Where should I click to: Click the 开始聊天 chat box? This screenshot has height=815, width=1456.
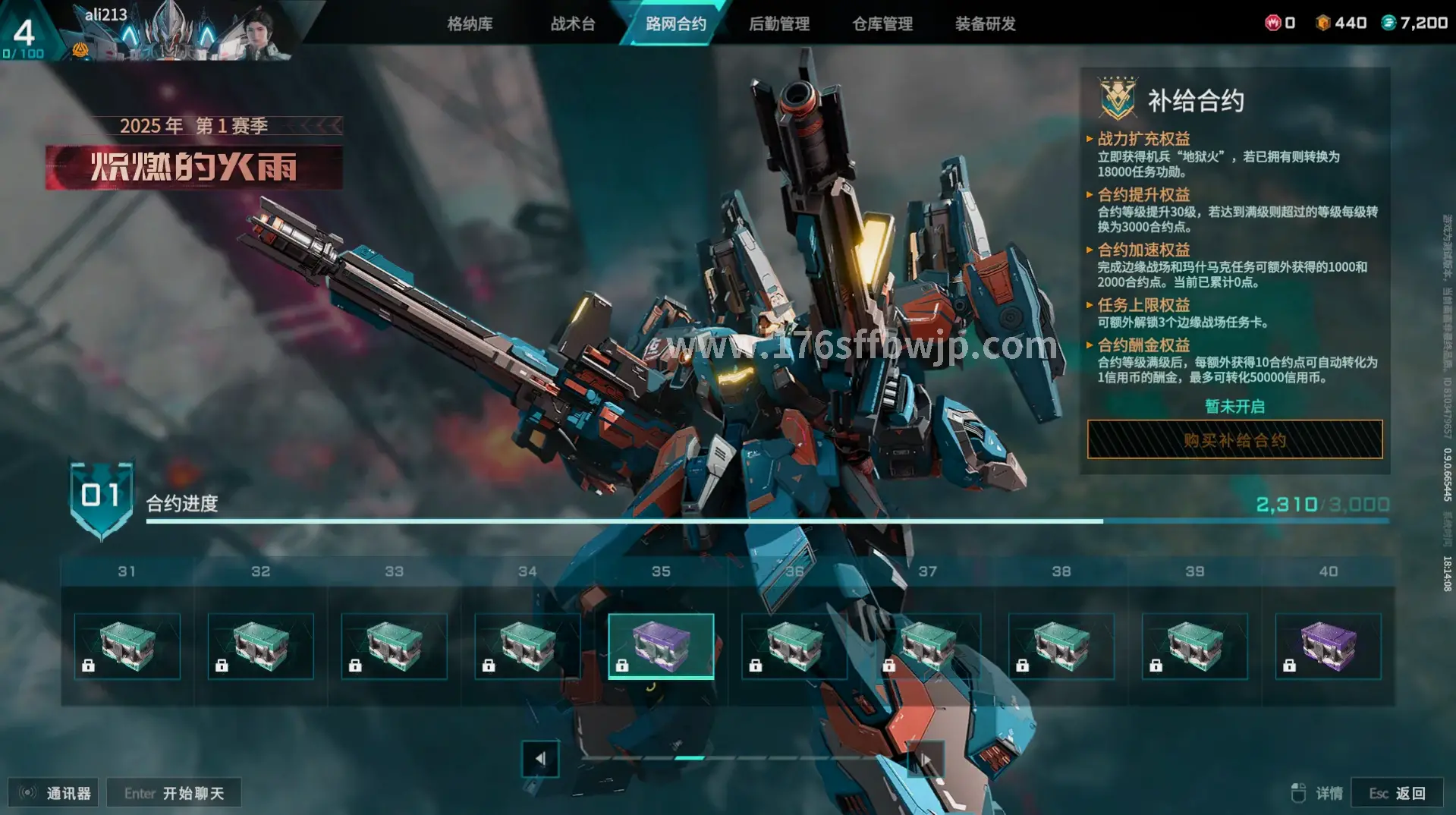(x=175, y=793)
